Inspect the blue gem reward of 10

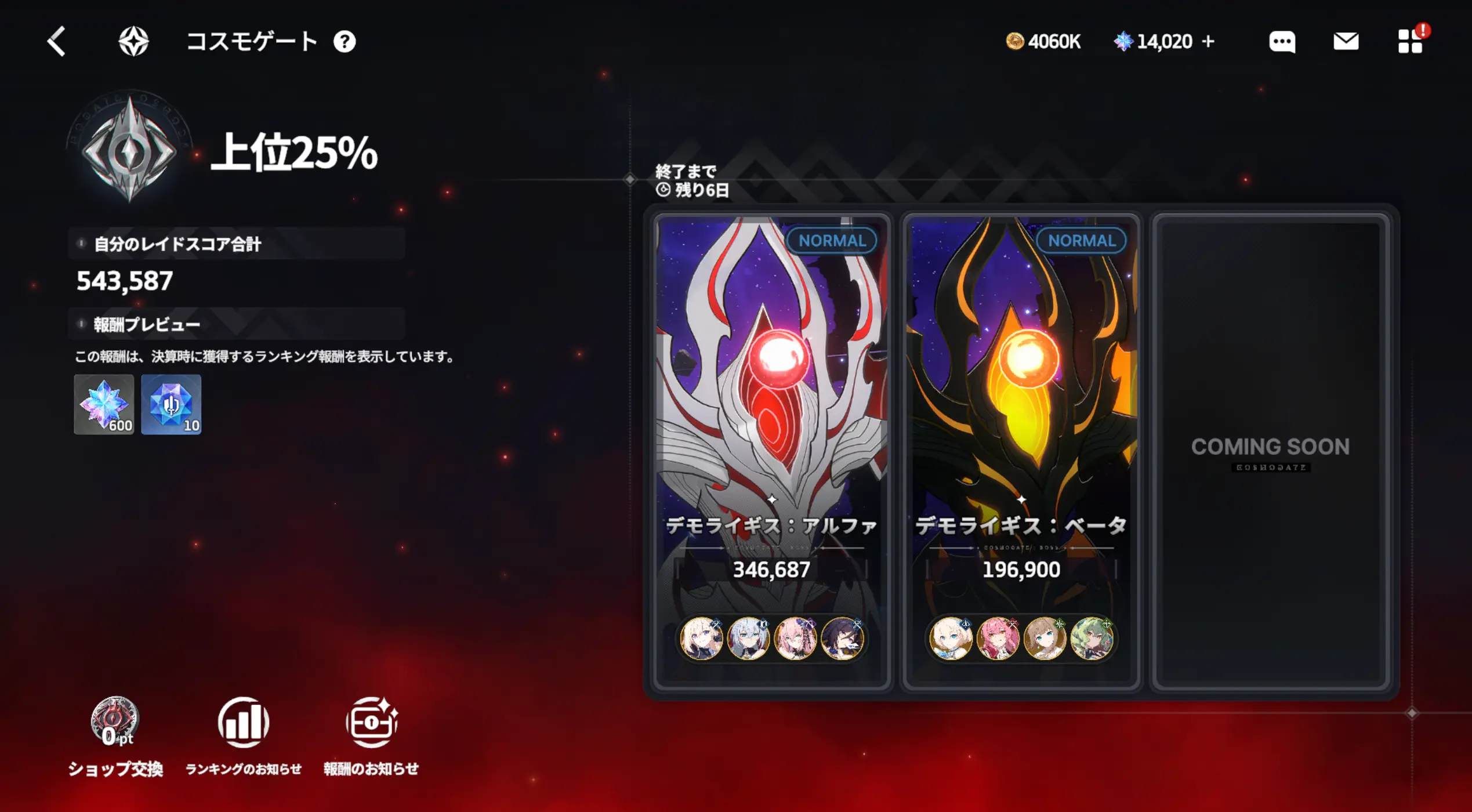171,404
